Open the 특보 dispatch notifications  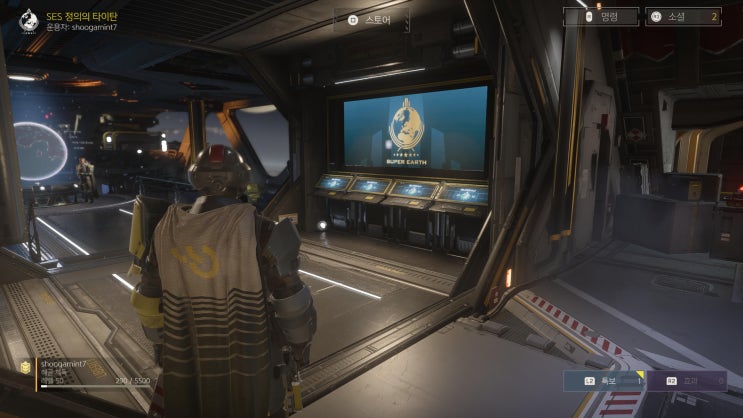[x=601, y=380]
